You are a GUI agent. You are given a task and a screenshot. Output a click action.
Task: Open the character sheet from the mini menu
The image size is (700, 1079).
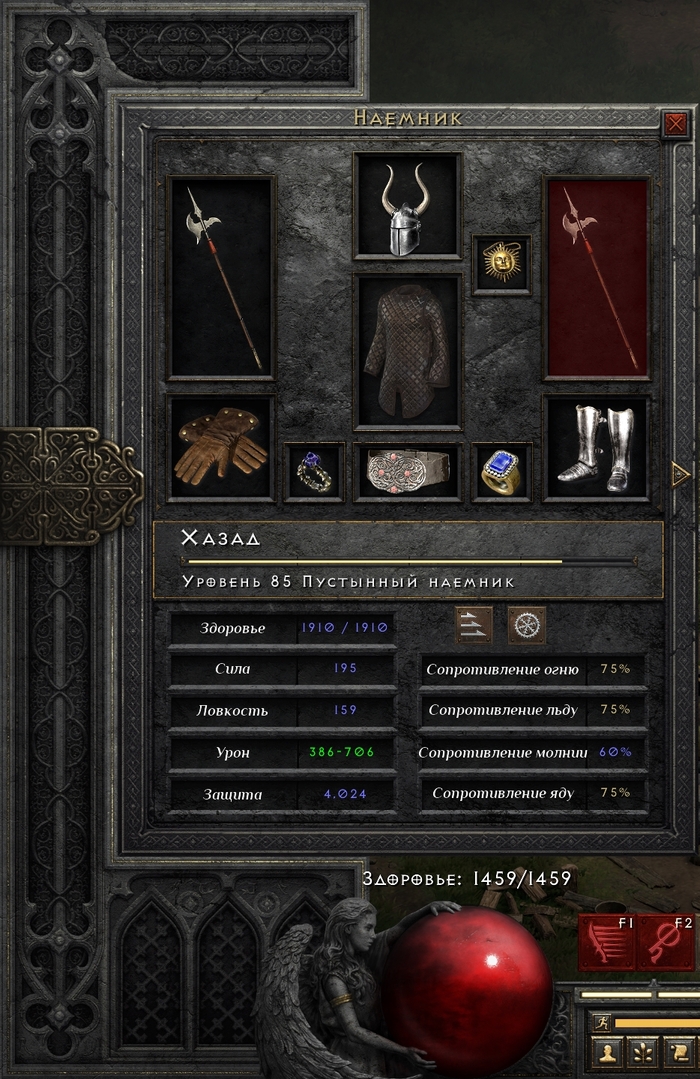[x=607, y=1053]
